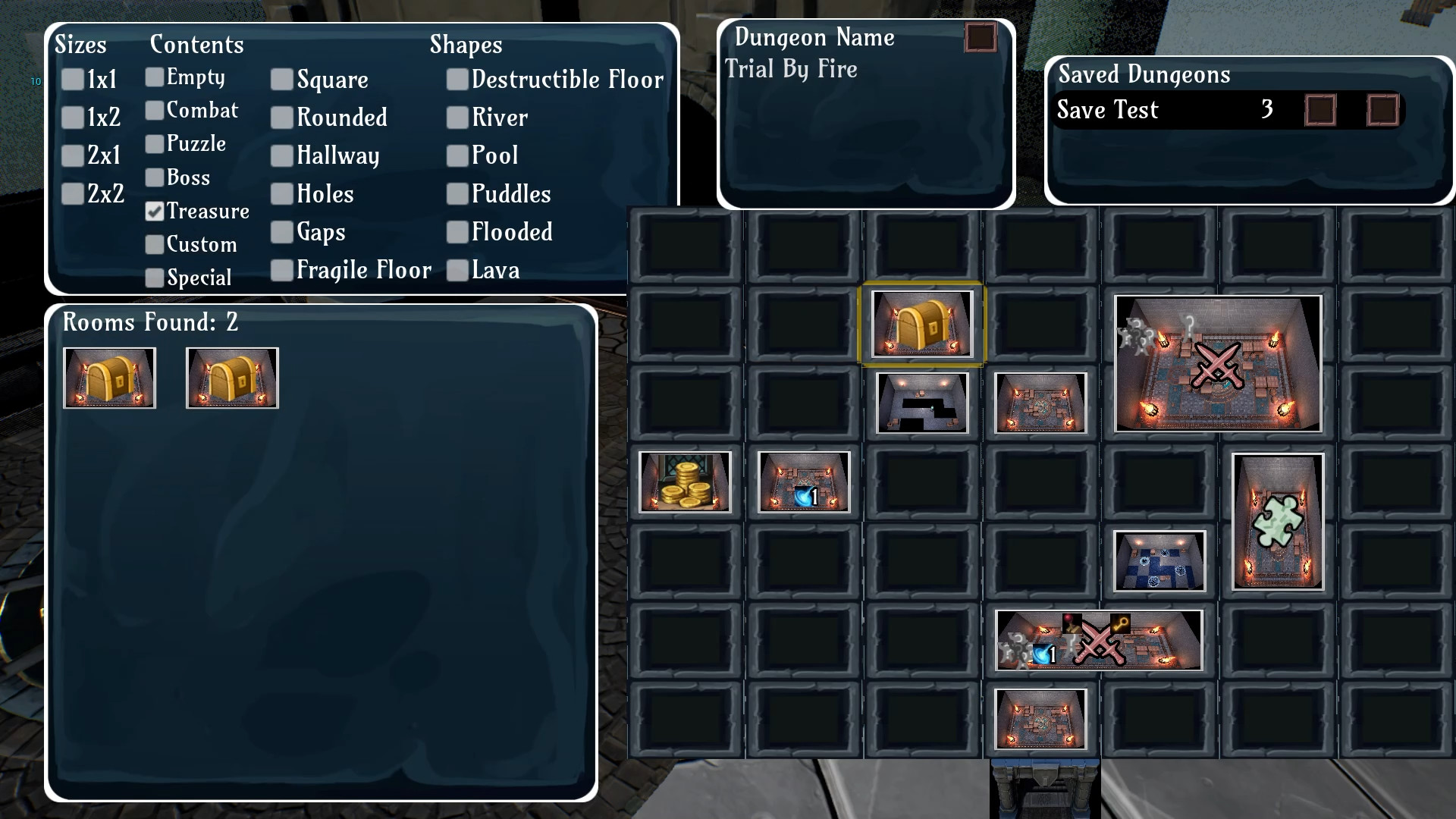
Task: Select the small torch-lit room below the grid
Action: (x=1040, y=719)
